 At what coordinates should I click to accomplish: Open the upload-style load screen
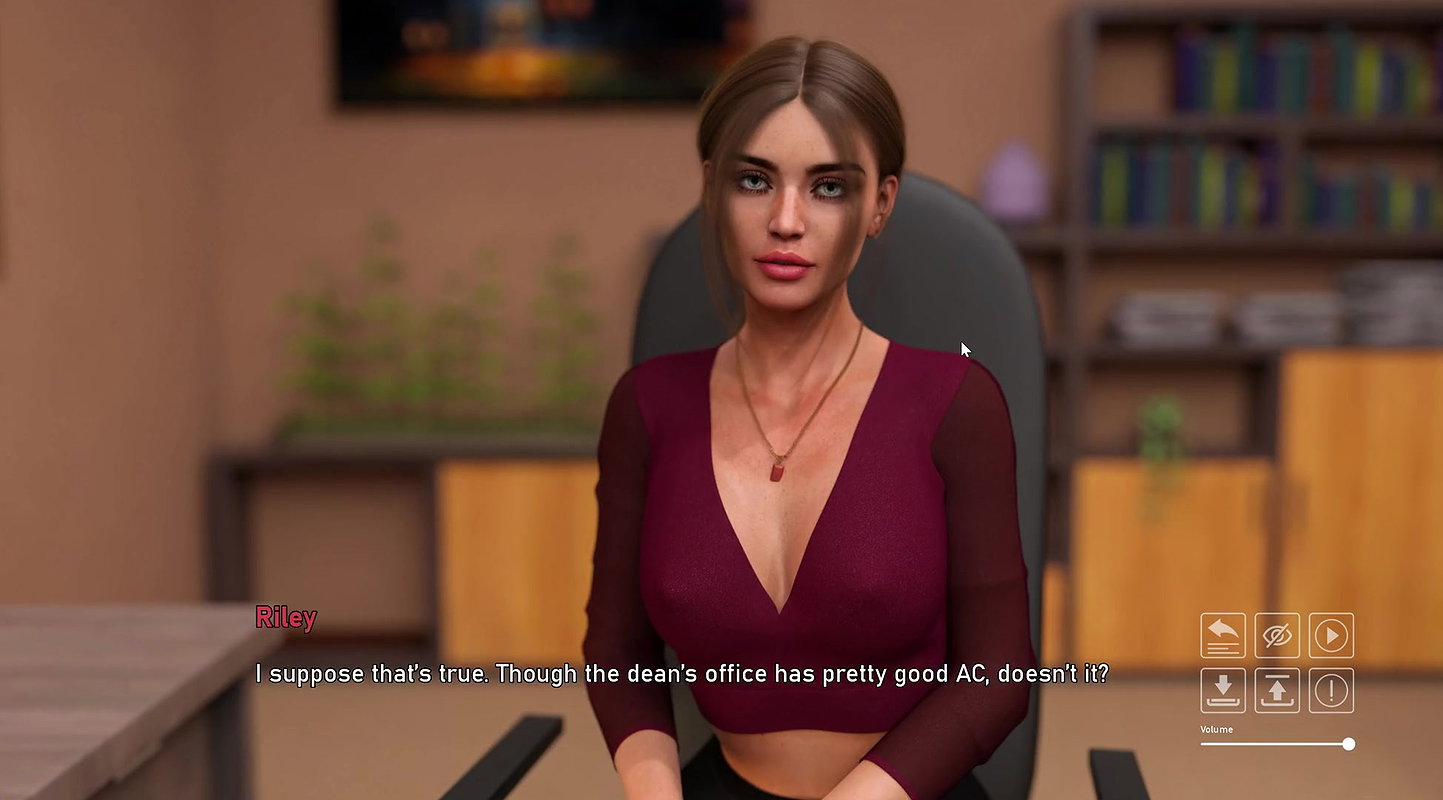1277,690
